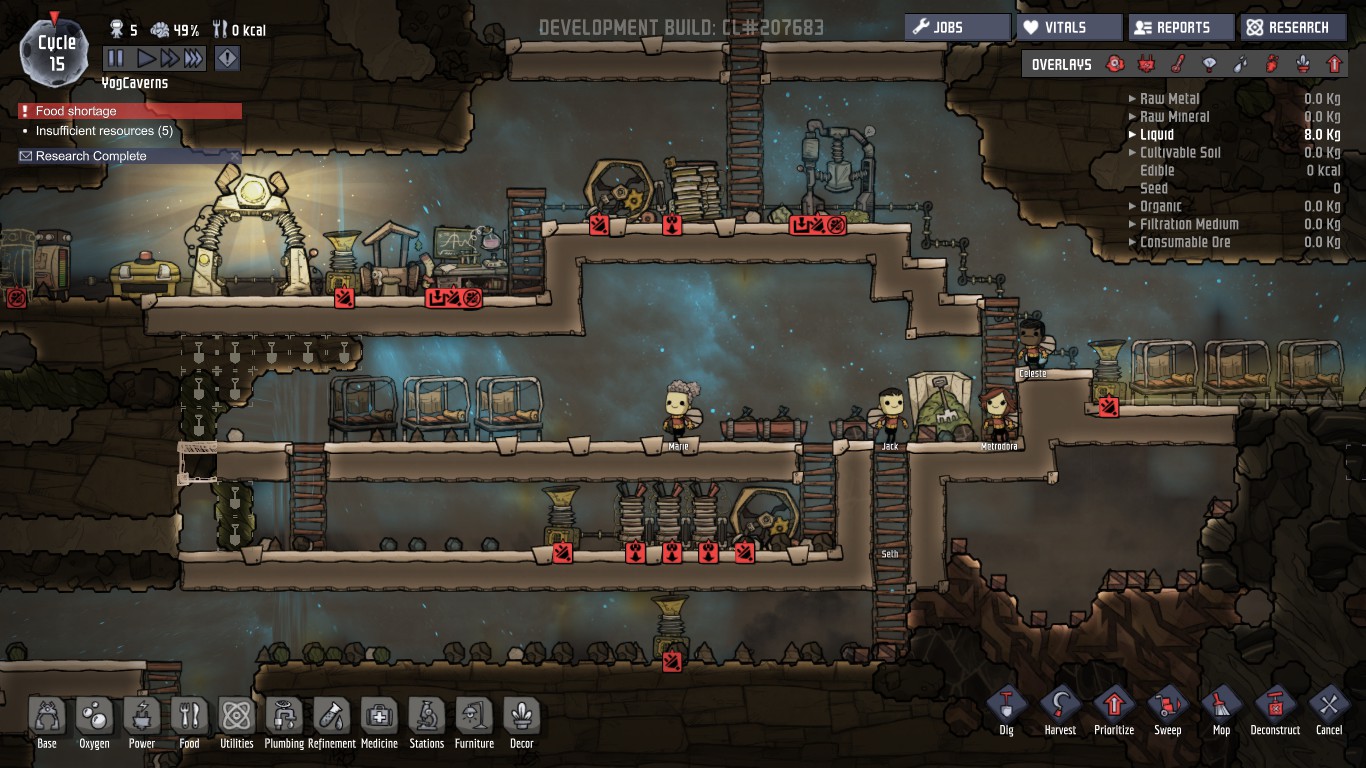Open the Jobs management screen
Image resolution: width=1366 pixels, height=768 pixels.
pos(957,27)
